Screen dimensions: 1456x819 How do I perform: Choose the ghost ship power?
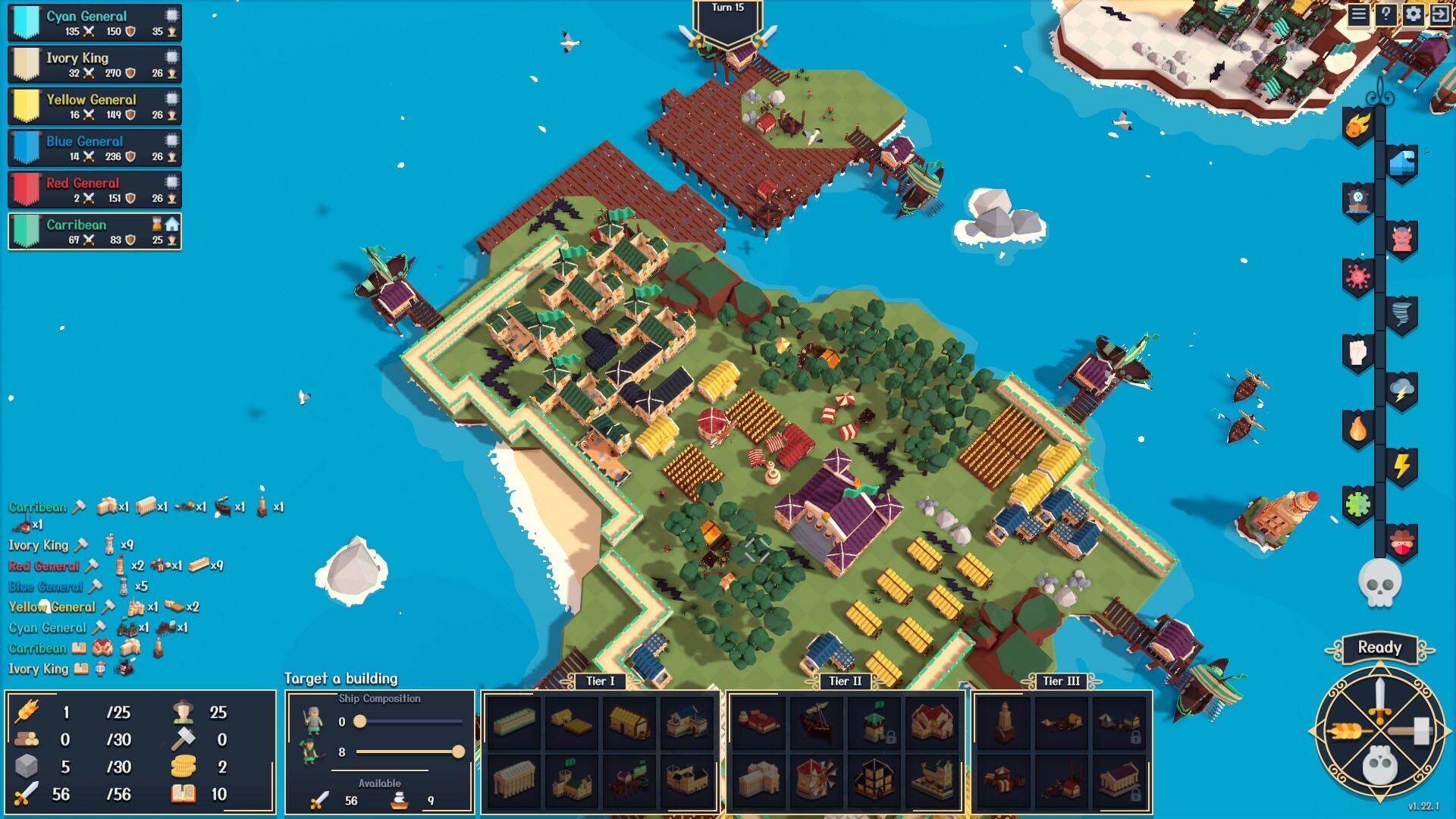tap(1357, 197)
